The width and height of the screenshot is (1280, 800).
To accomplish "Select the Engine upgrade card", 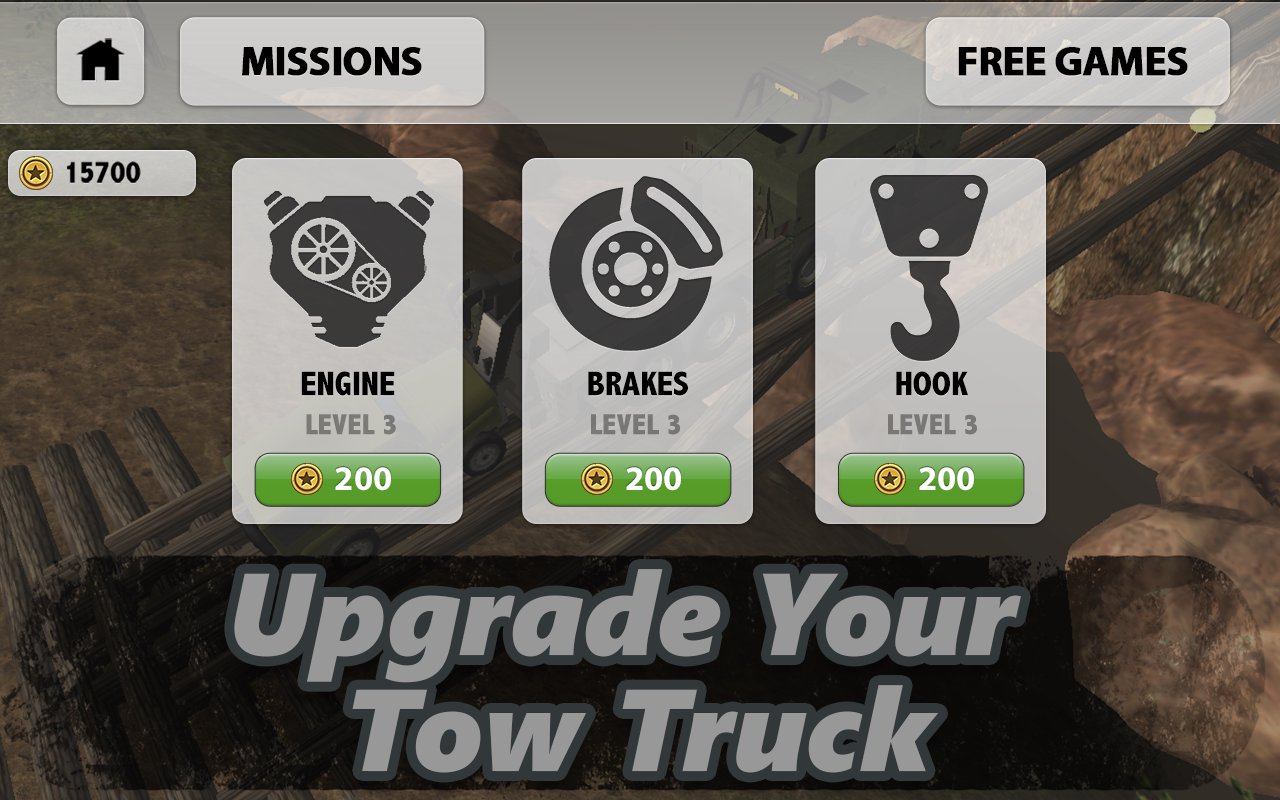I will tap(348, 338).
